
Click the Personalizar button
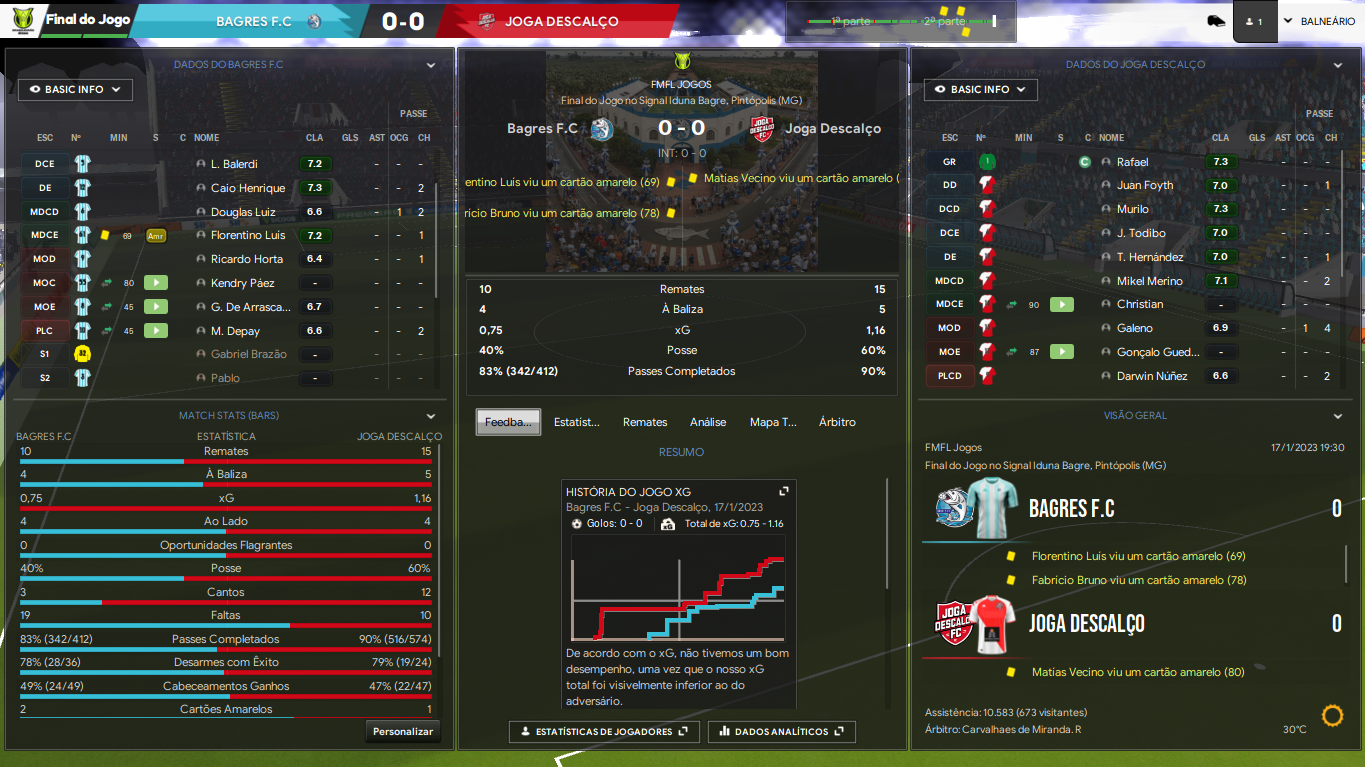(x=403, y=732)
